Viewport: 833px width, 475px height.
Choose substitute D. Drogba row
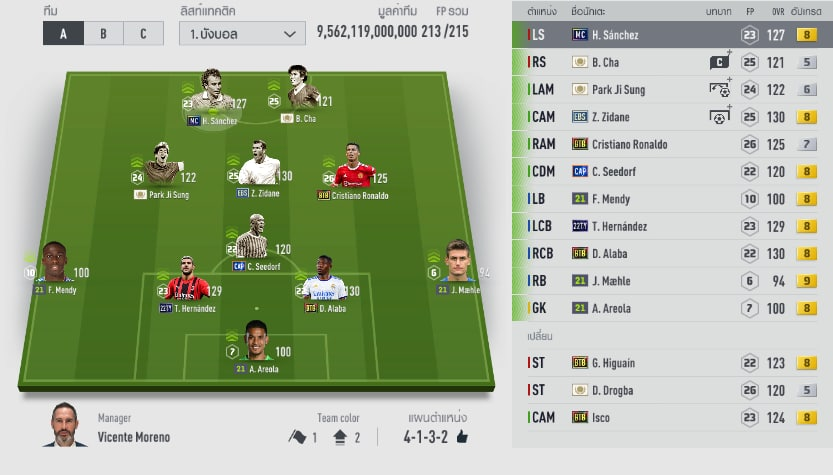tap(672, 390)
